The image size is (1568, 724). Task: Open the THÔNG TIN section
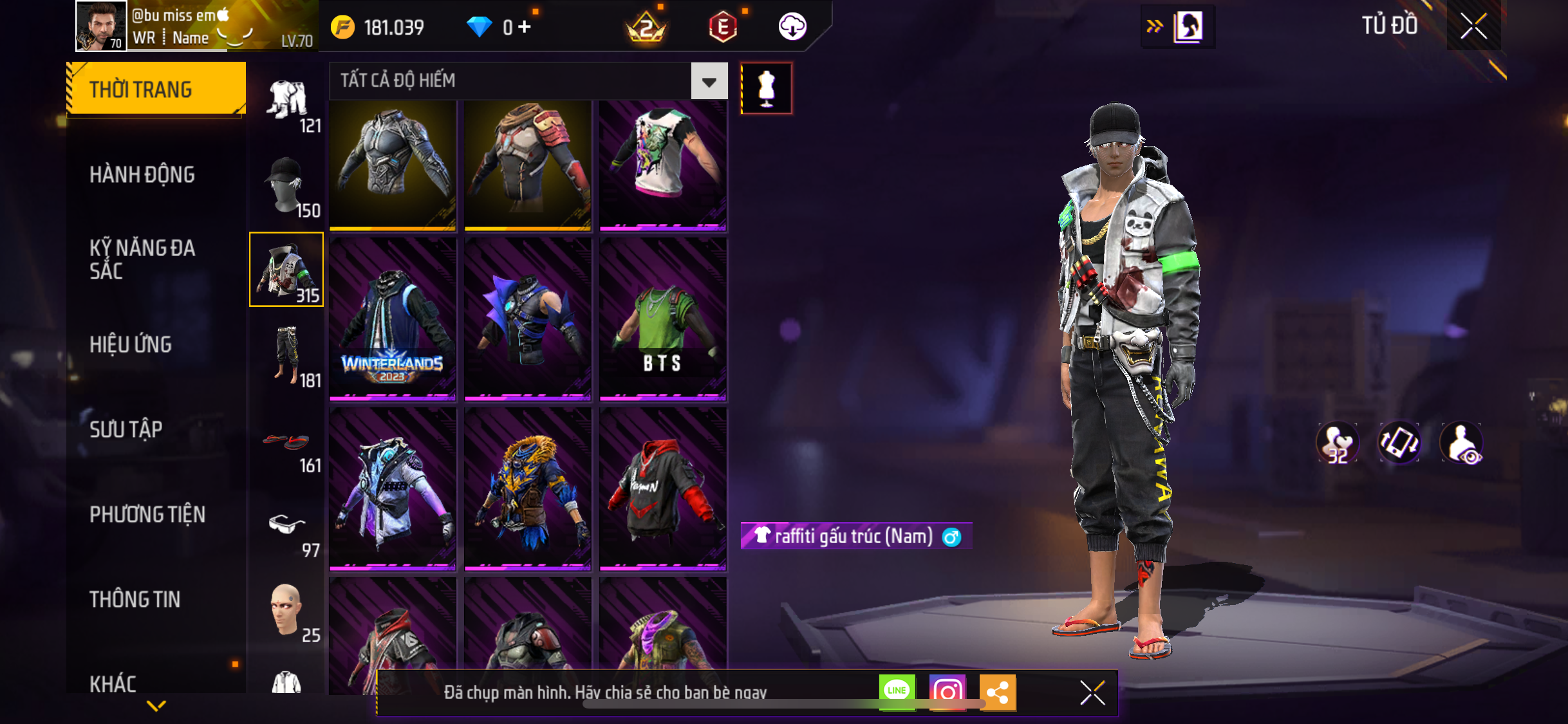[x=135, y=599]
